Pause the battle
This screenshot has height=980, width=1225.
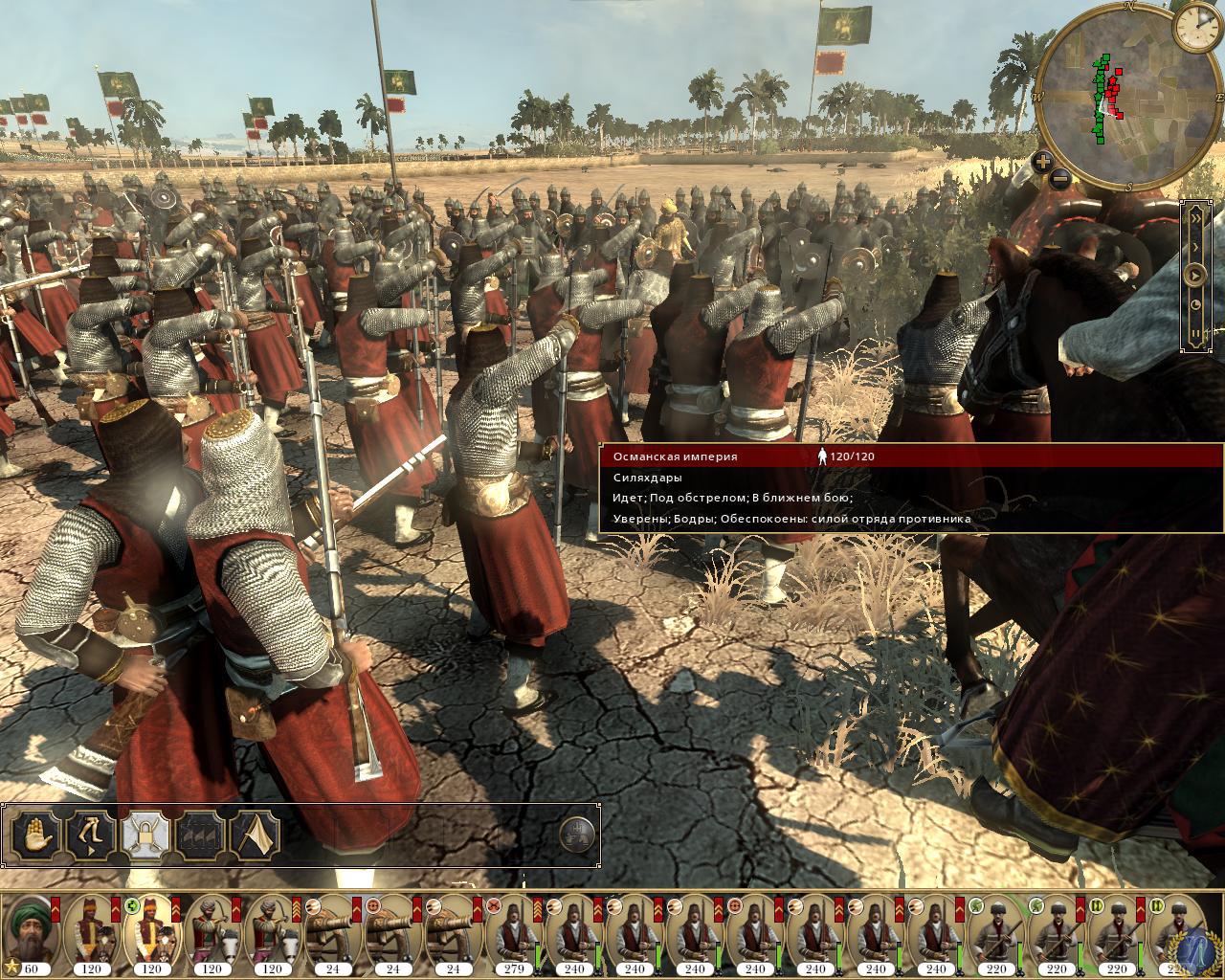(x=1195, y=334)
